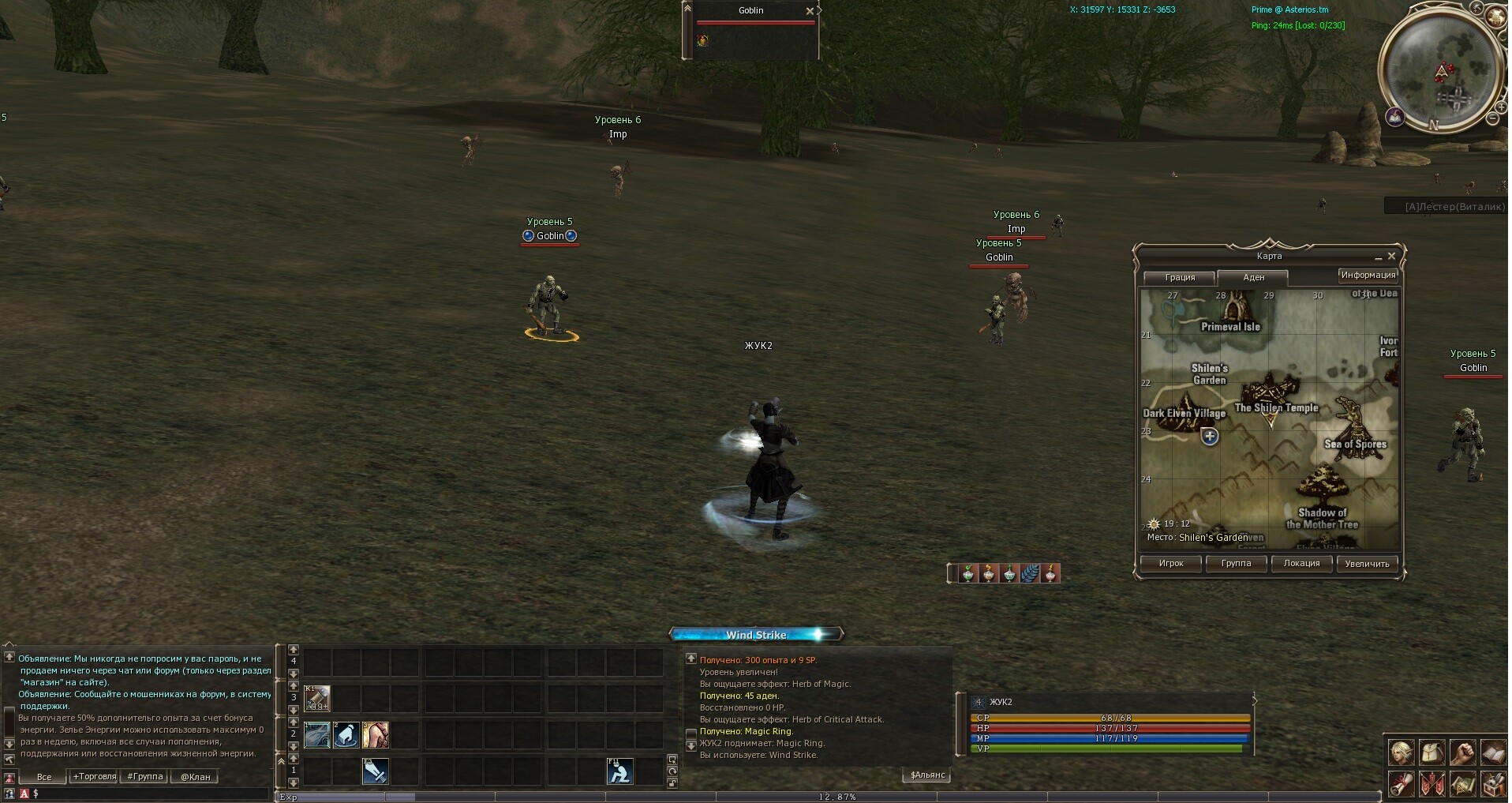Viewport: 1512px width, 803px height.
Task: Switch to the +Торговля chat tab
Action: pos(94,777)
